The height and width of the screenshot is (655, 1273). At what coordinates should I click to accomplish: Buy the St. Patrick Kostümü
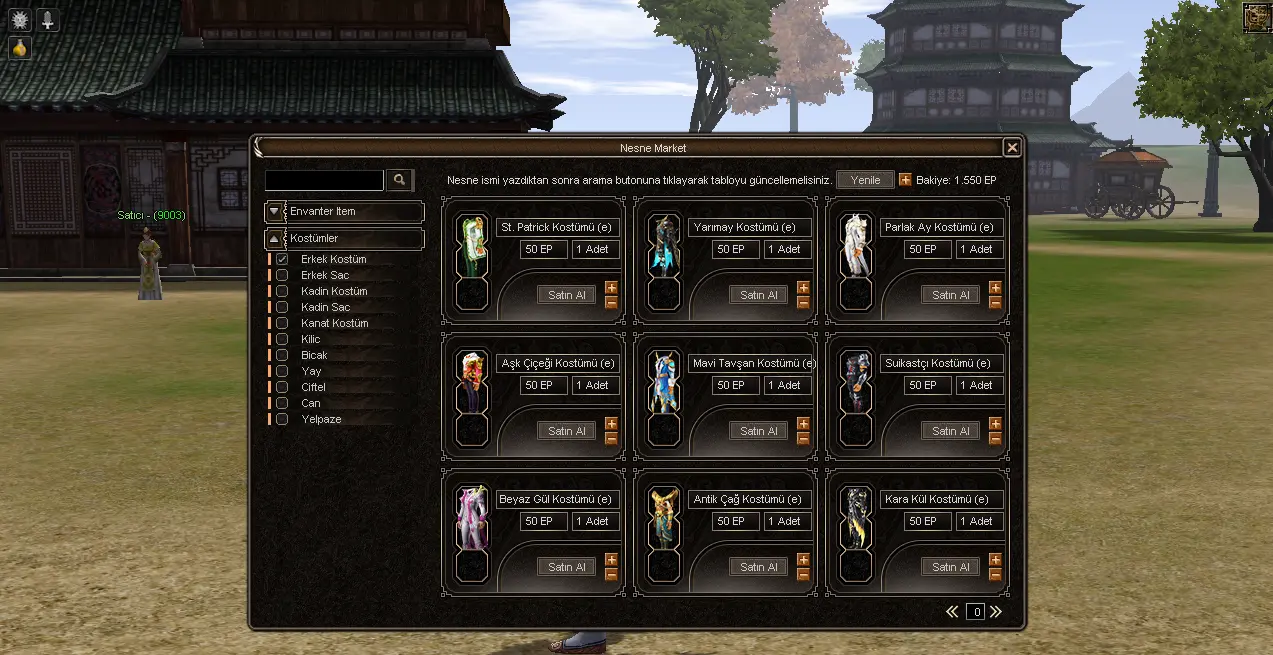[x=566, y=295]
